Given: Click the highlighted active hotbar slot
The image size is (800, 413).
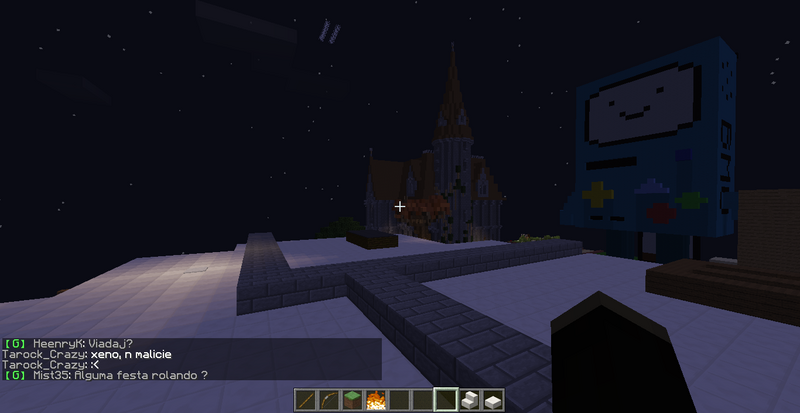Looking at the screenshot, I should coord(445,400).
